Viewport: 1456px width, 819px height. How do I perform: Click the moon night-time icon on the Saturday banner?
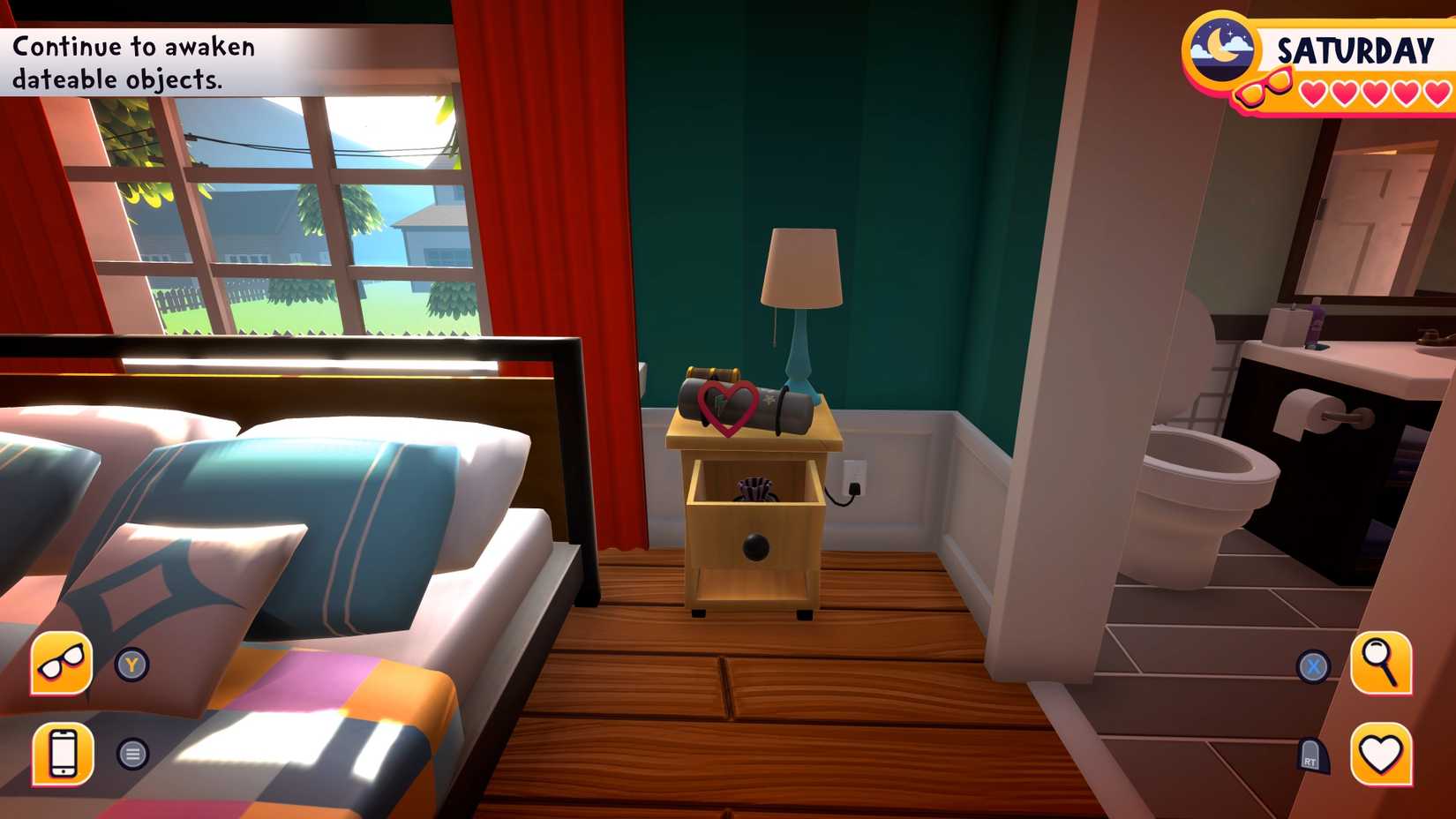(x=1220, y=46)
